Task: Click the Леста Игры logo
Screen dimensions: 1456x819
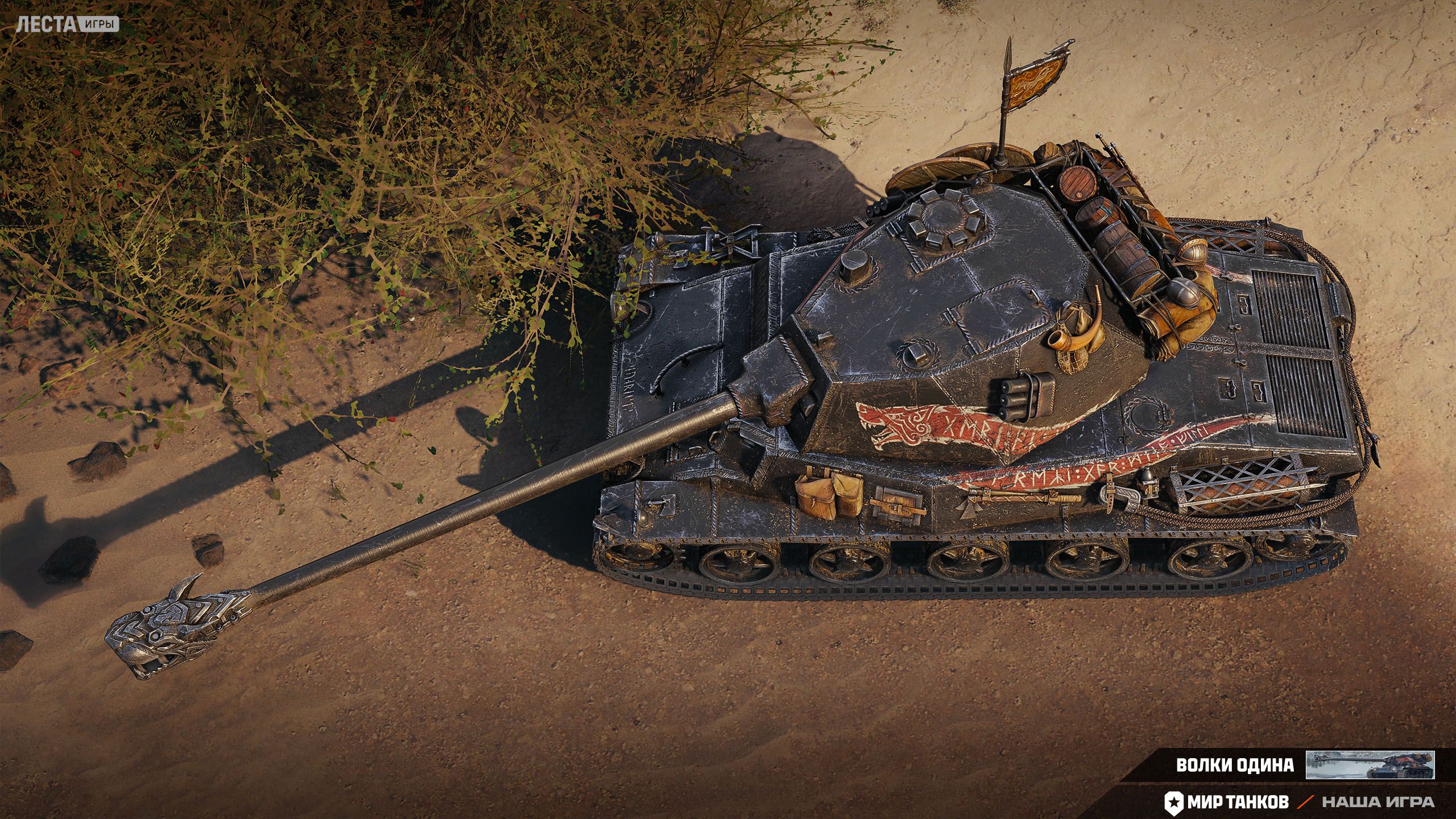Action: point(67,24)
